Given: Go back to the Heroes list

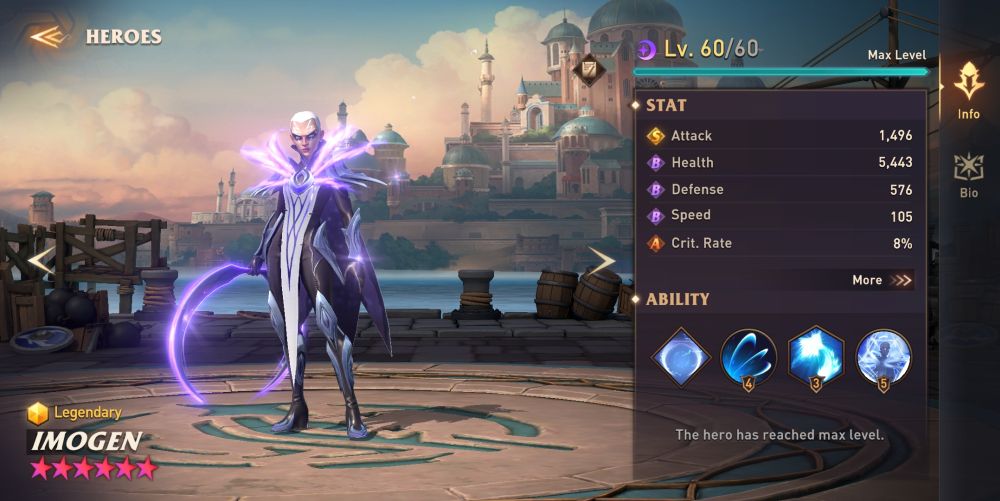Looking at the screenshot, I should [x=46, y=37].
